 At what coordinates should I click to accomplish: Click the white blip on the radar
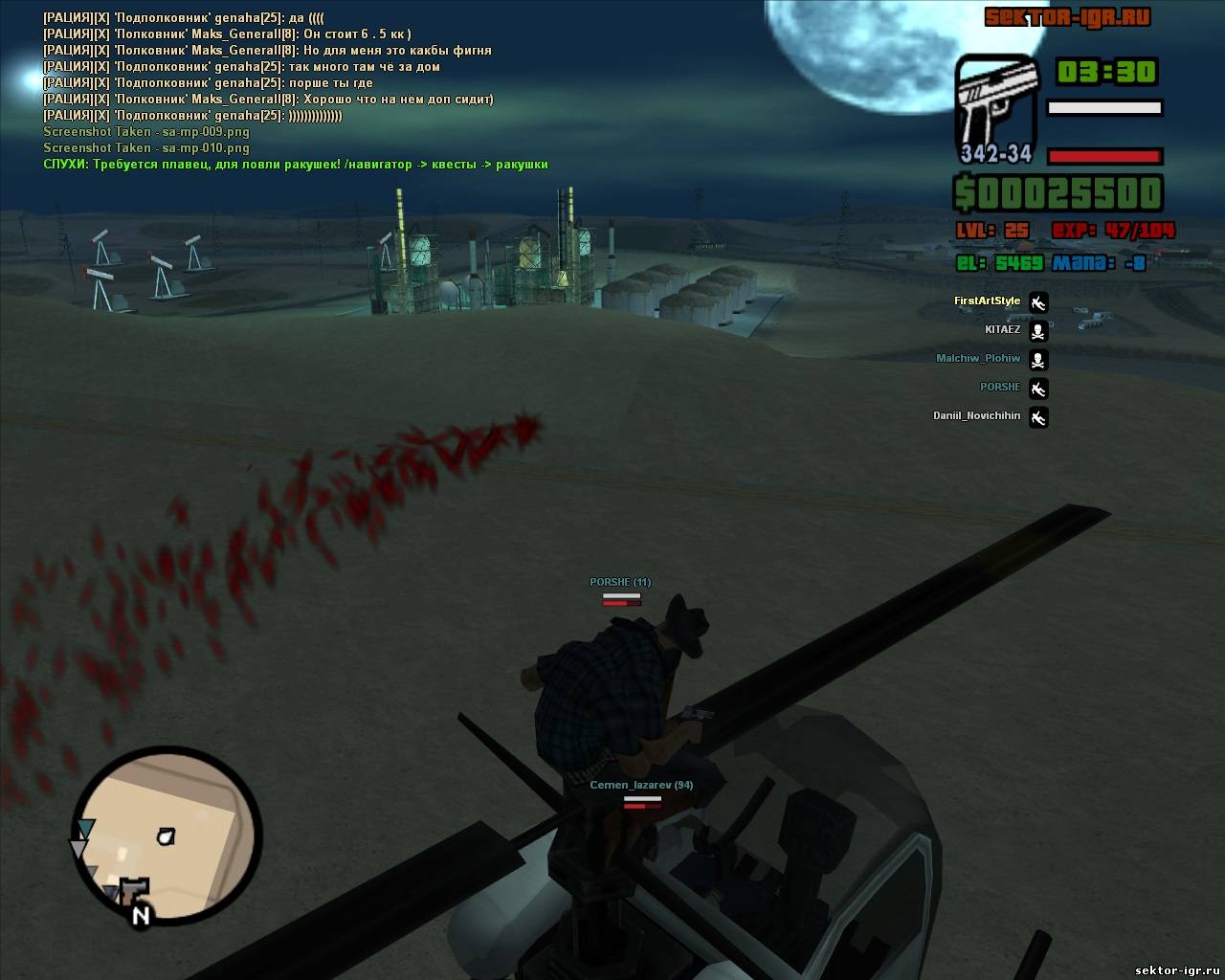(x=167, y=836)
